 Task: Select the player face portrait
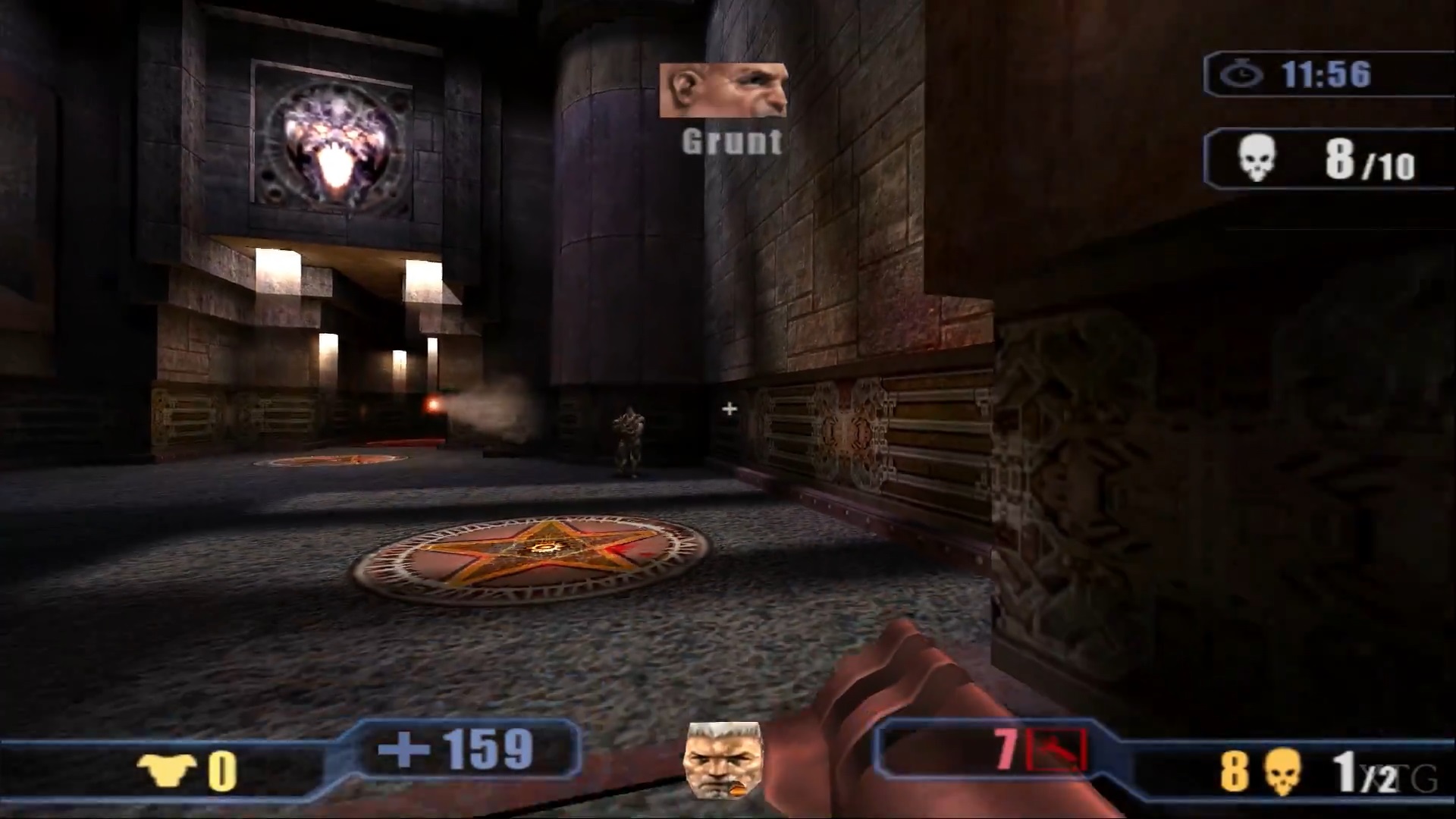tap(723, 760)
